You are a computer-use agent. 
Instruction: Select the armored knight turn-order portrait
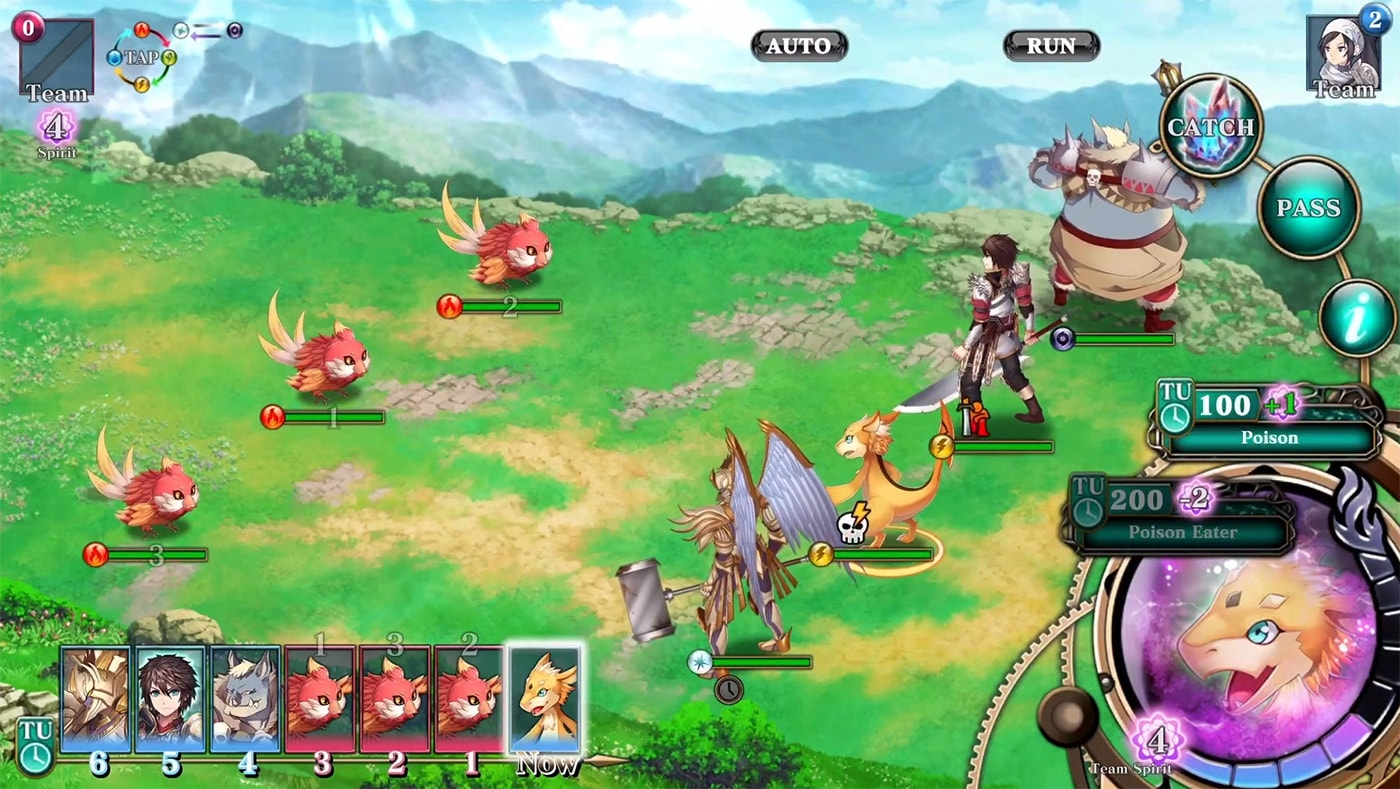coord(95,699)
